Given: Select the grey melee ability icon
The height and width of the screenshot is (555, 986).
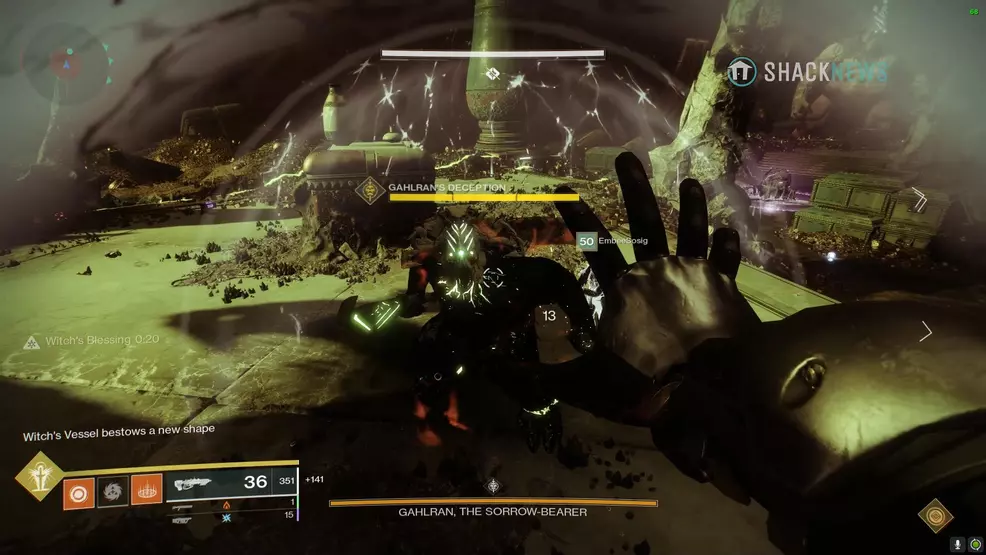Looking at the screenshot, I should (113, 492).
